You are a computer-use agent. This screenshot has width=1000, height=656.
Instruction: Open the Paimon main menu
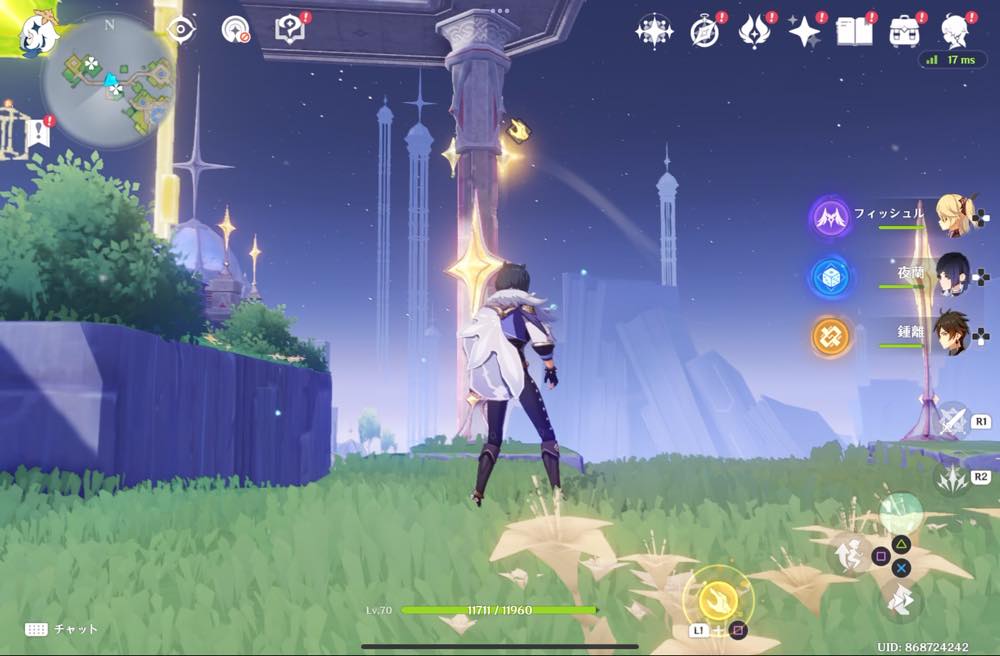tap(22, 28)
